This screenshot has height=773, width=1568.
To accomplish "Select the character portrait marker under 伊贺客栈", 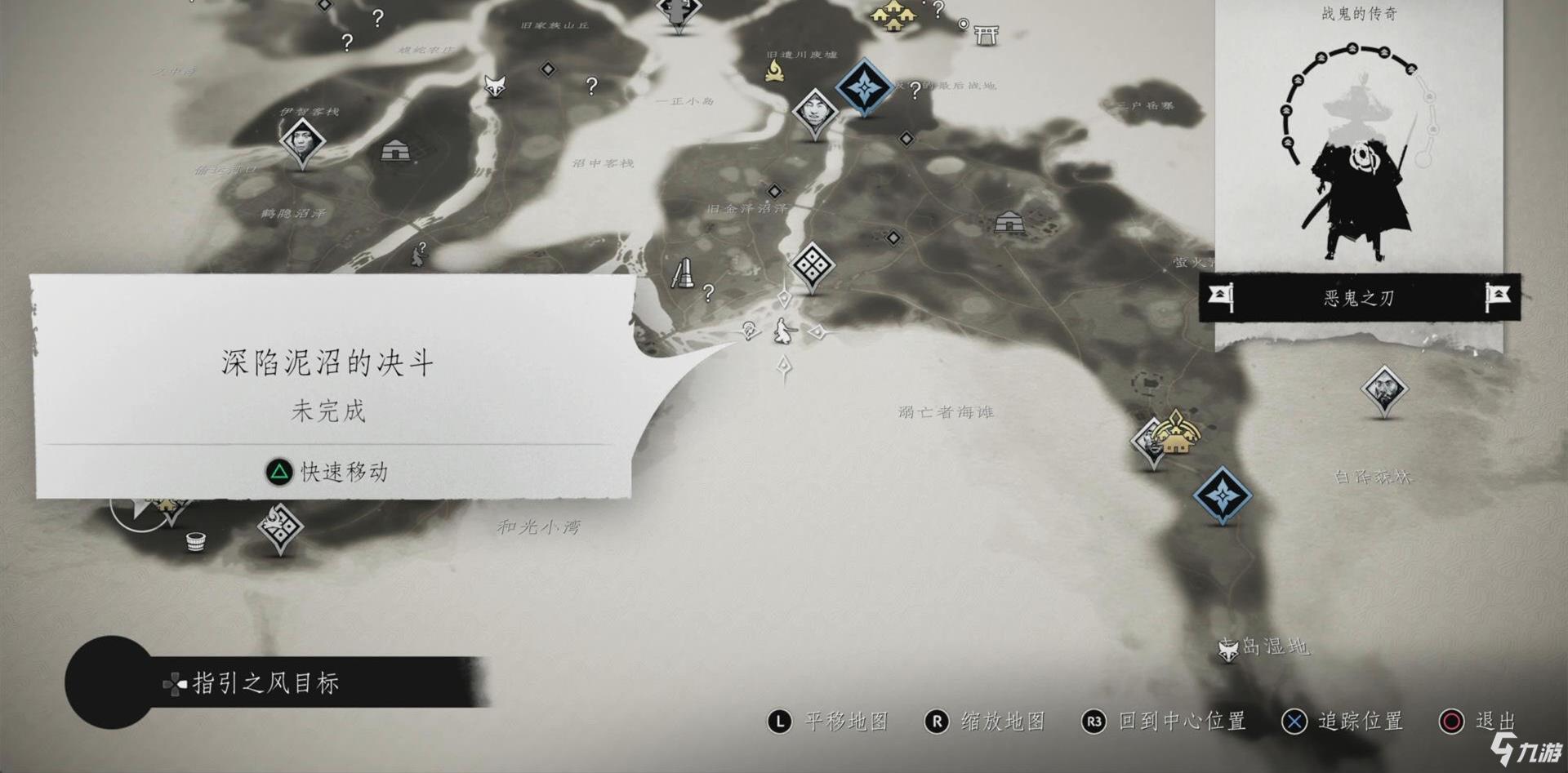I will click(302, 142).
